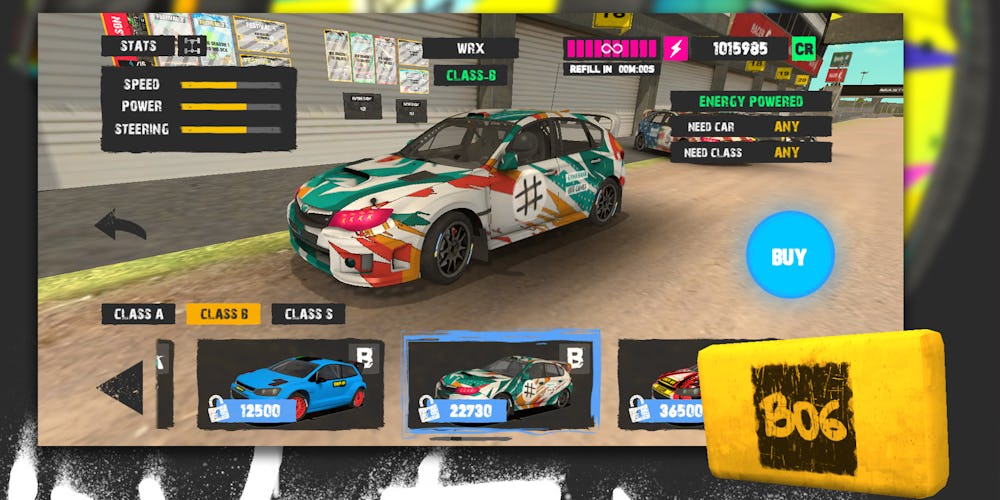1000x500 pixels.
Task: Select the green-white car priced 22730
Action: point(501,384)
